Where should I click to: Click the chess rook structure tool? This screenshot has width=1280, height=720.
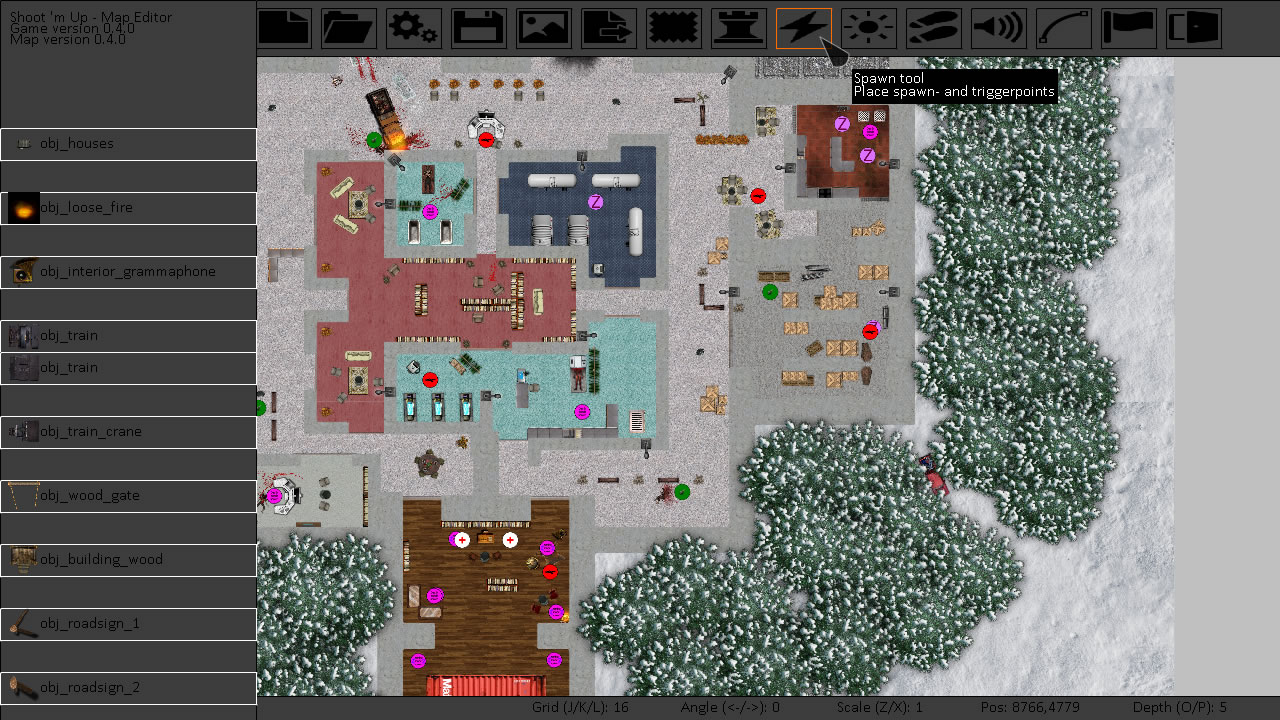[738, 28]
